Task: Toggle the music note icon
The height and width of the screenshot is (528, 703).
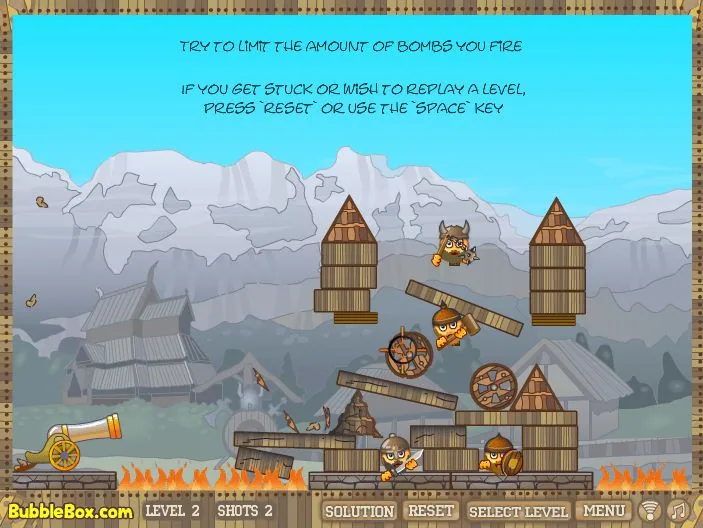Action: 677,511
